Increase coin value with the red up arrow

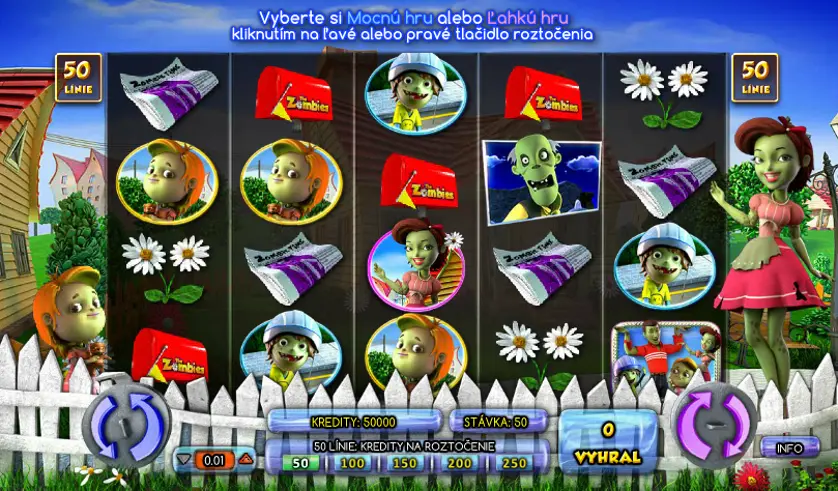point(245,460)
